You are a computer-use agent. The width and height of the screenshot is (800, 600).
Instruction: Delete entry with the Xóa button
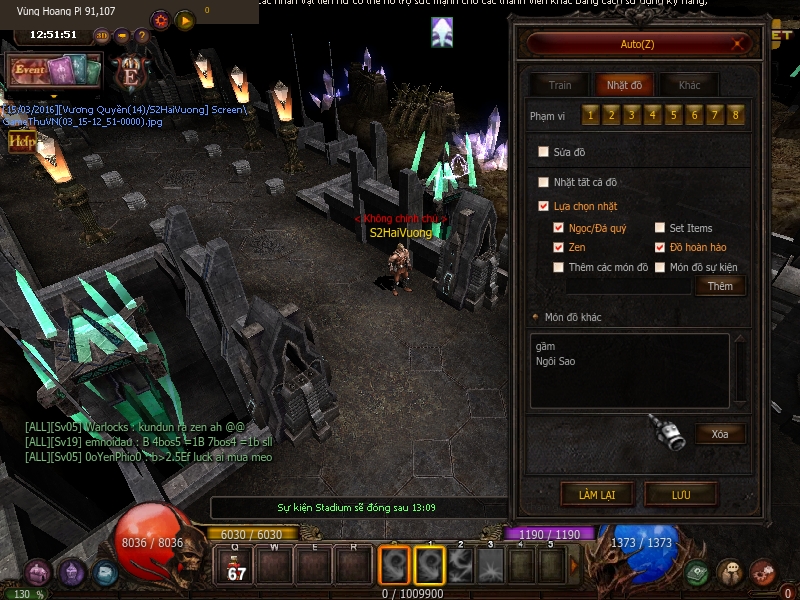[720, 434]
